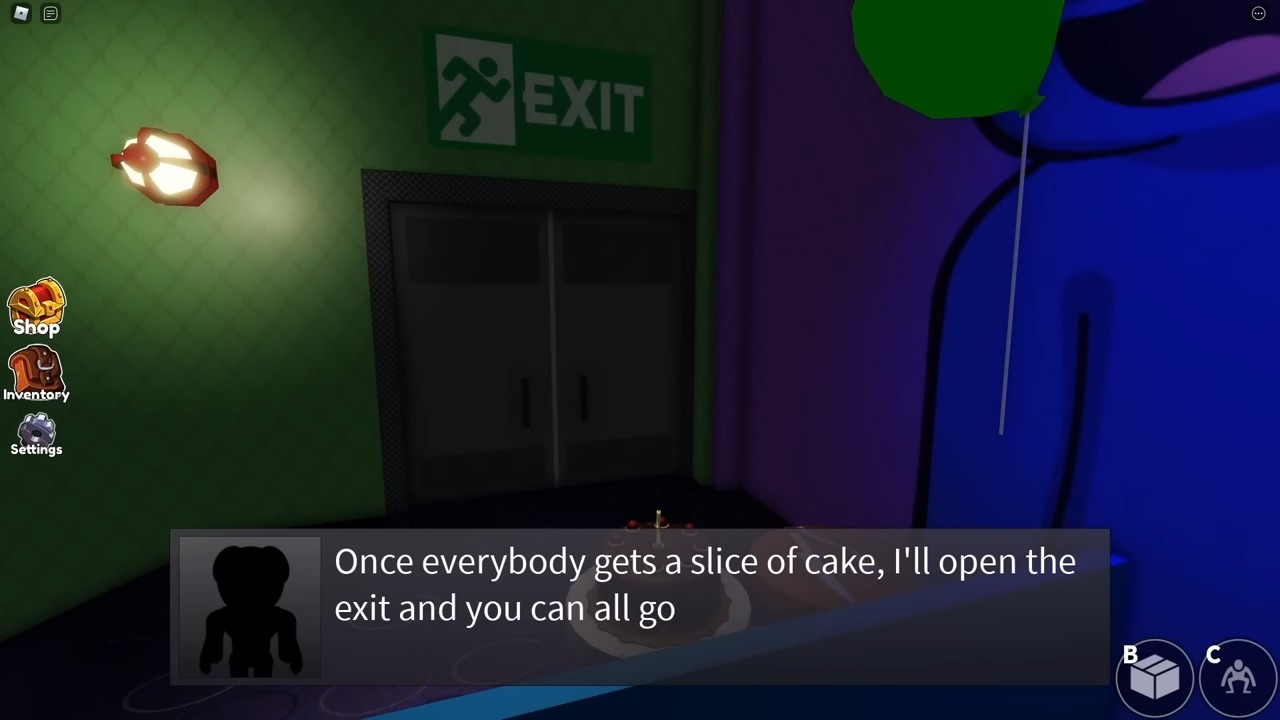Click the box-shaped B action button

coord(1154,675)
